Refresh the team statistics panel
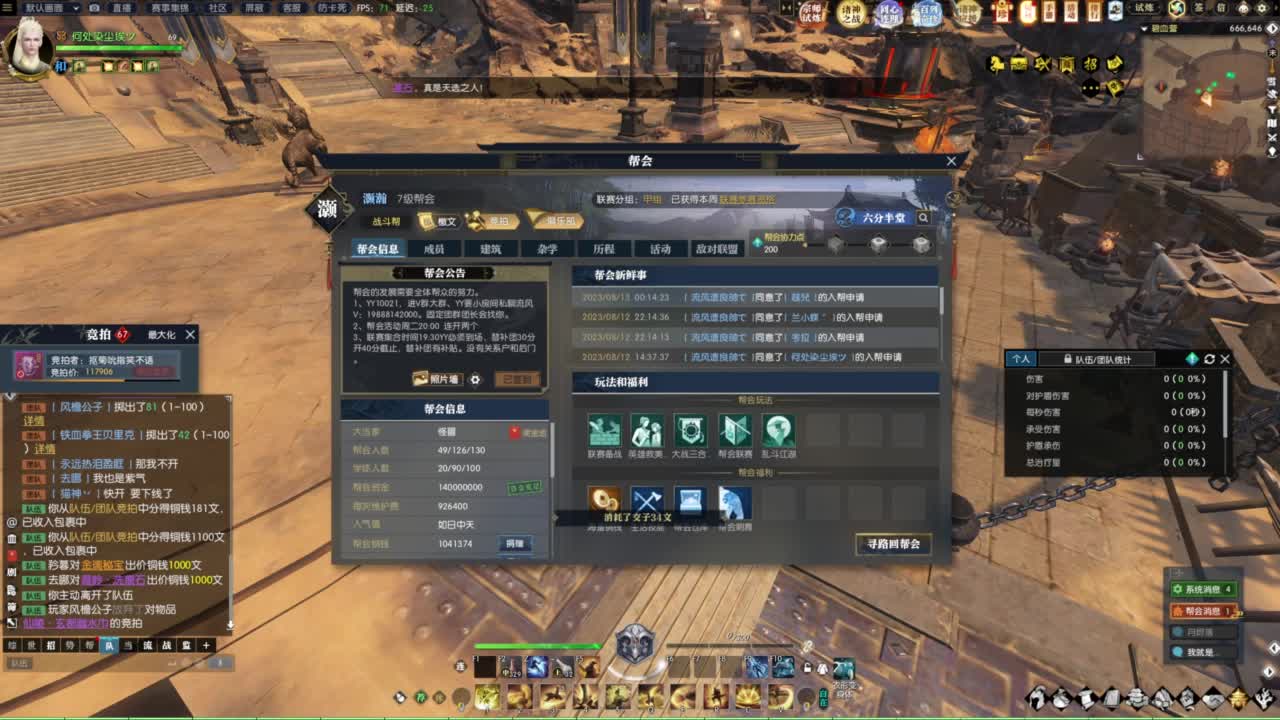Image resolution: width=1280 pixels, height=720 pixels. pos(1209,360)
